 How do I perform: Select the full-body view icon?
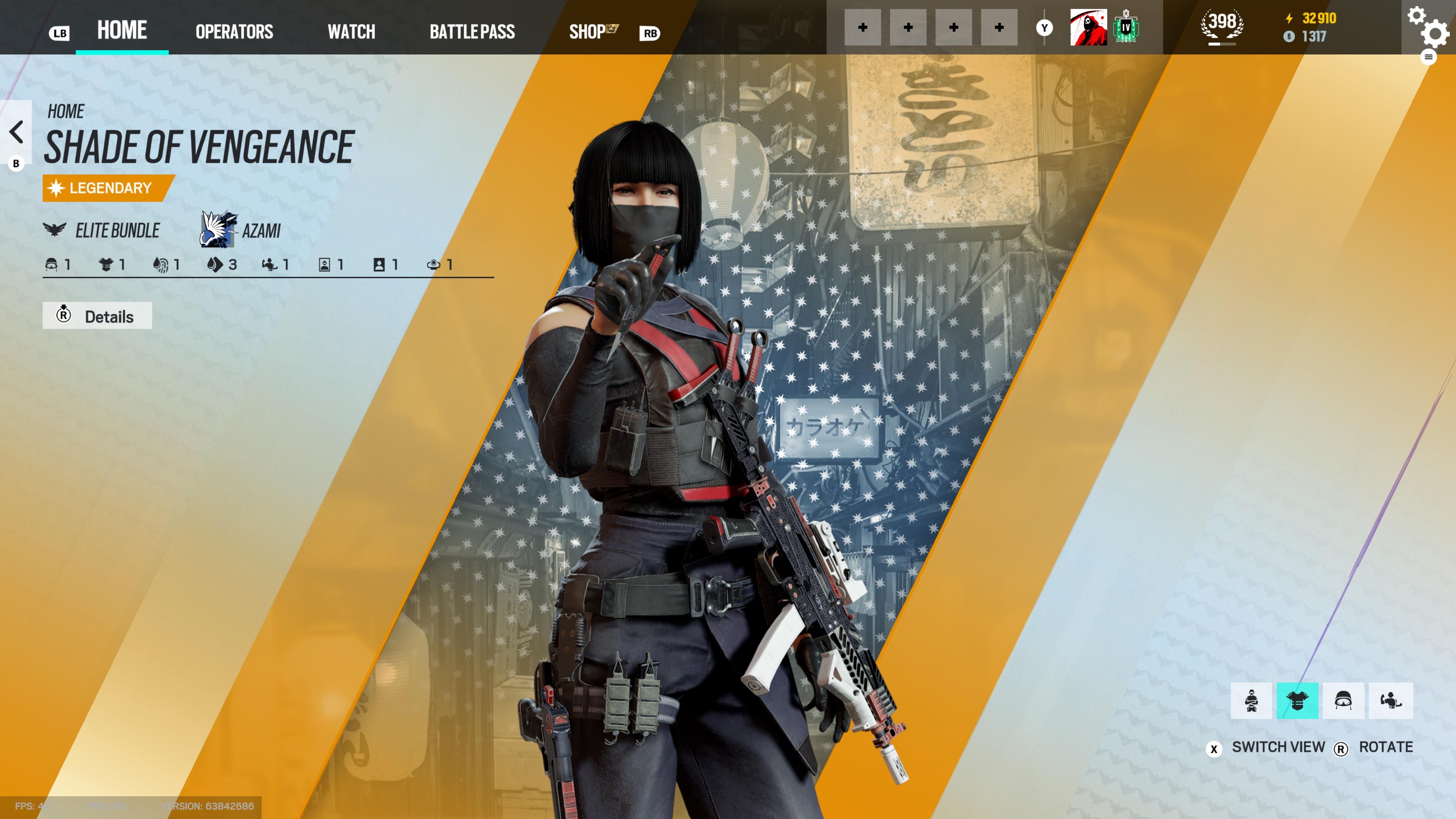click(1252, 701)
